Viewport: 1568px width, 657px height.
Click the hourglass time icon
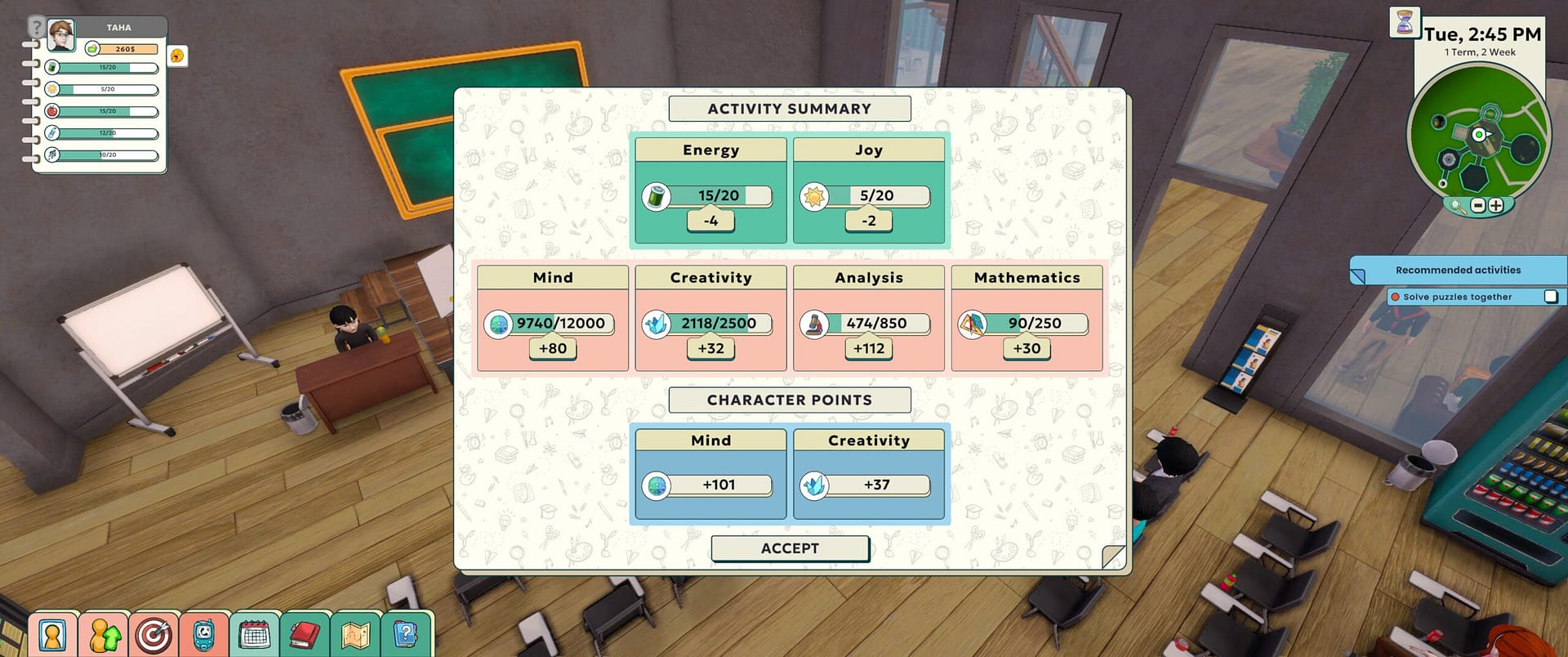click(x=1405, y=22)
